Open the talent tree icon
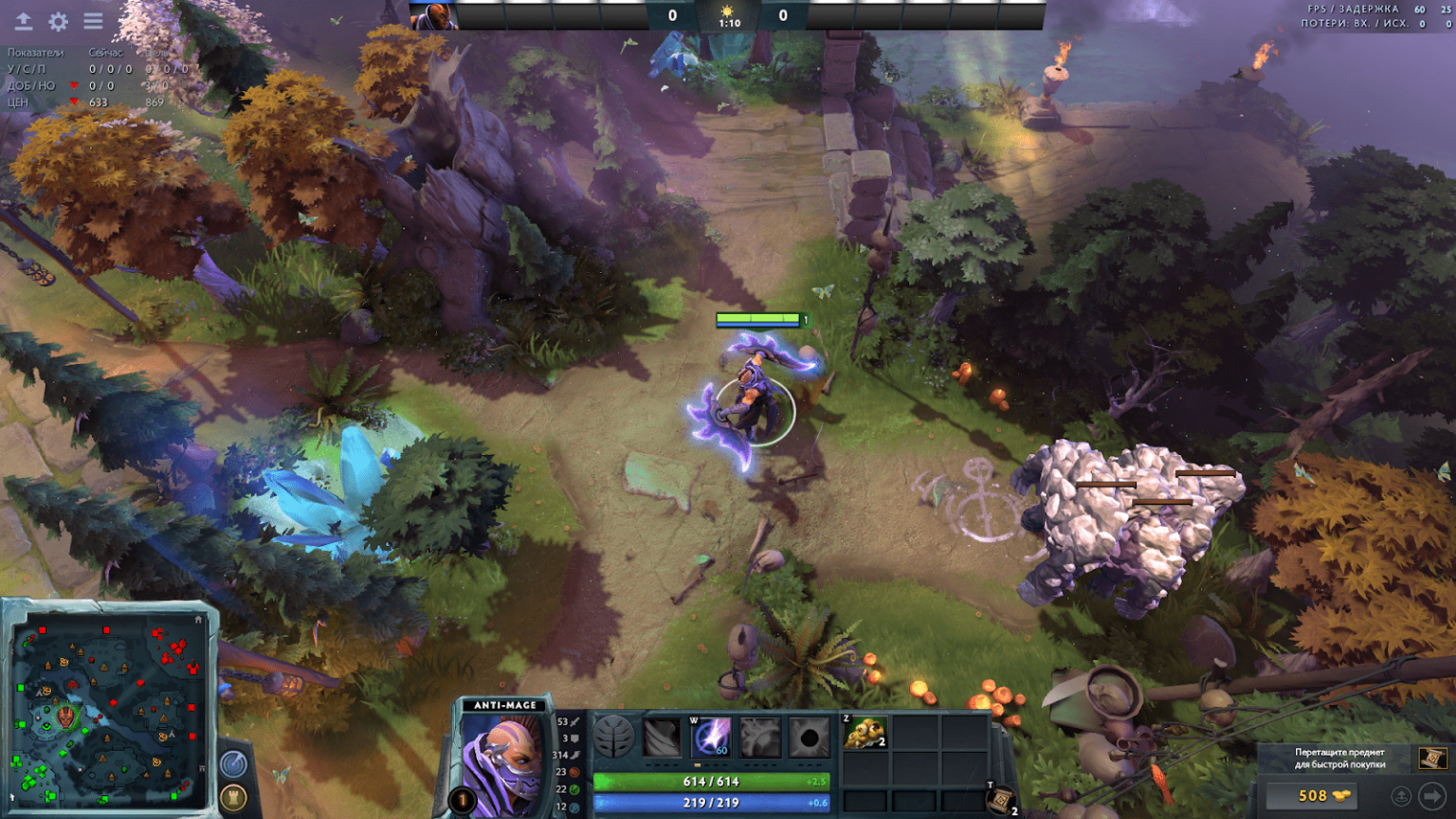 tap(613, 737)
